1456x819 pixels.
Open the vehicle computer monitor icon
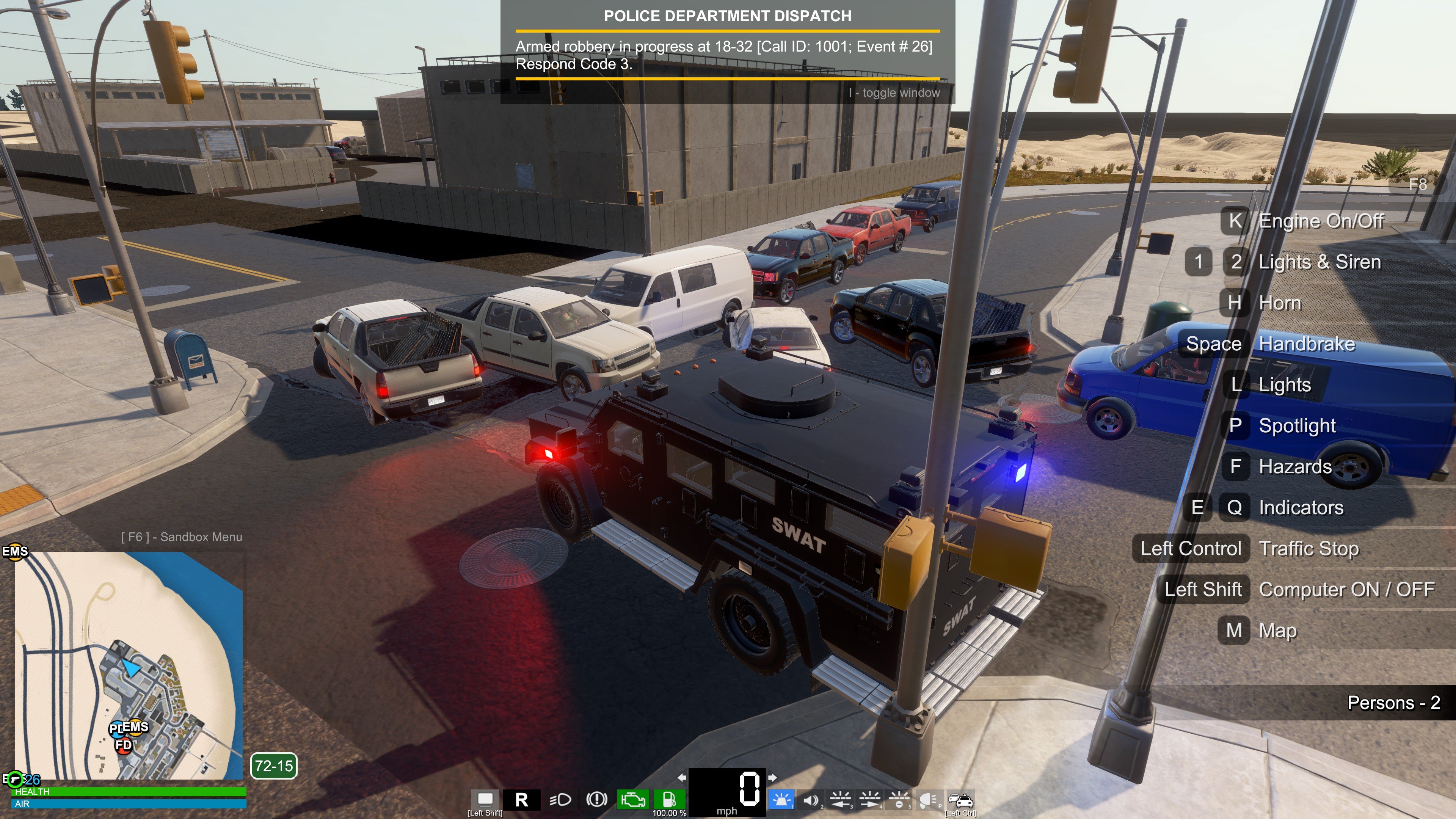coord(485,799)
